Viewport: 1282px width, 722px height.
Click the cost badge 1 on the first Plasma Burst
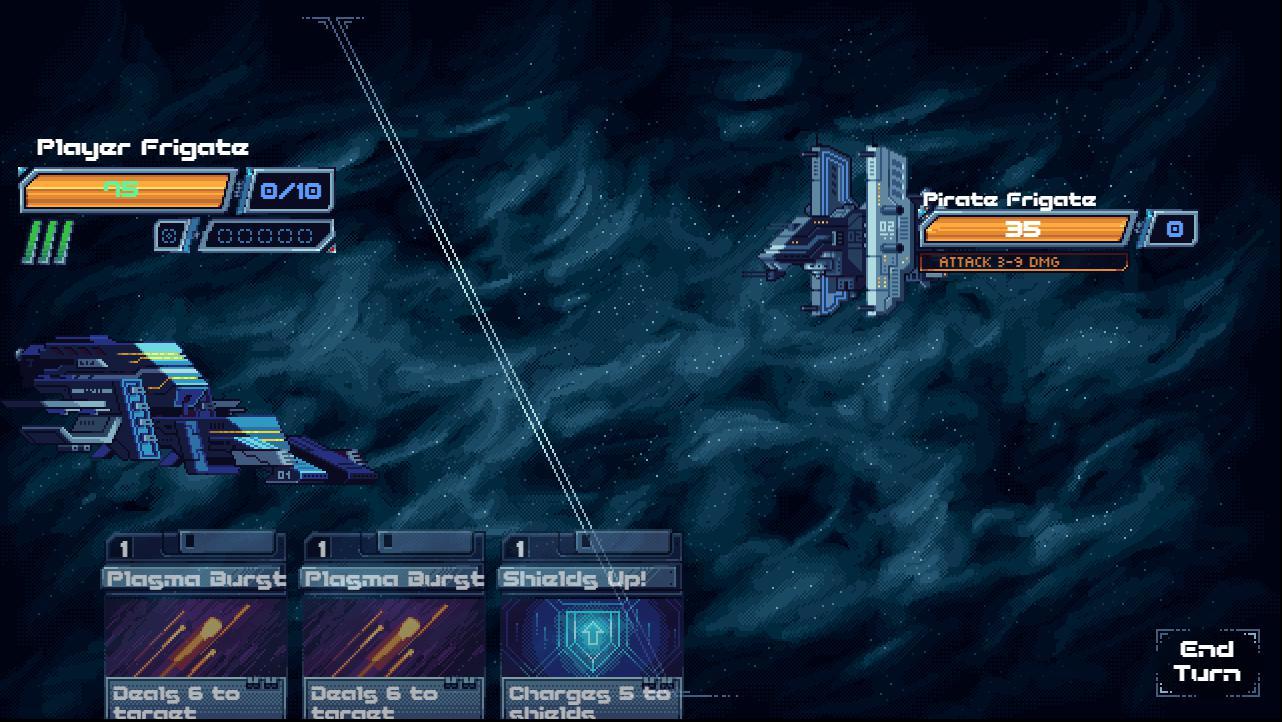pyautogui.click(x=125, y=548)
